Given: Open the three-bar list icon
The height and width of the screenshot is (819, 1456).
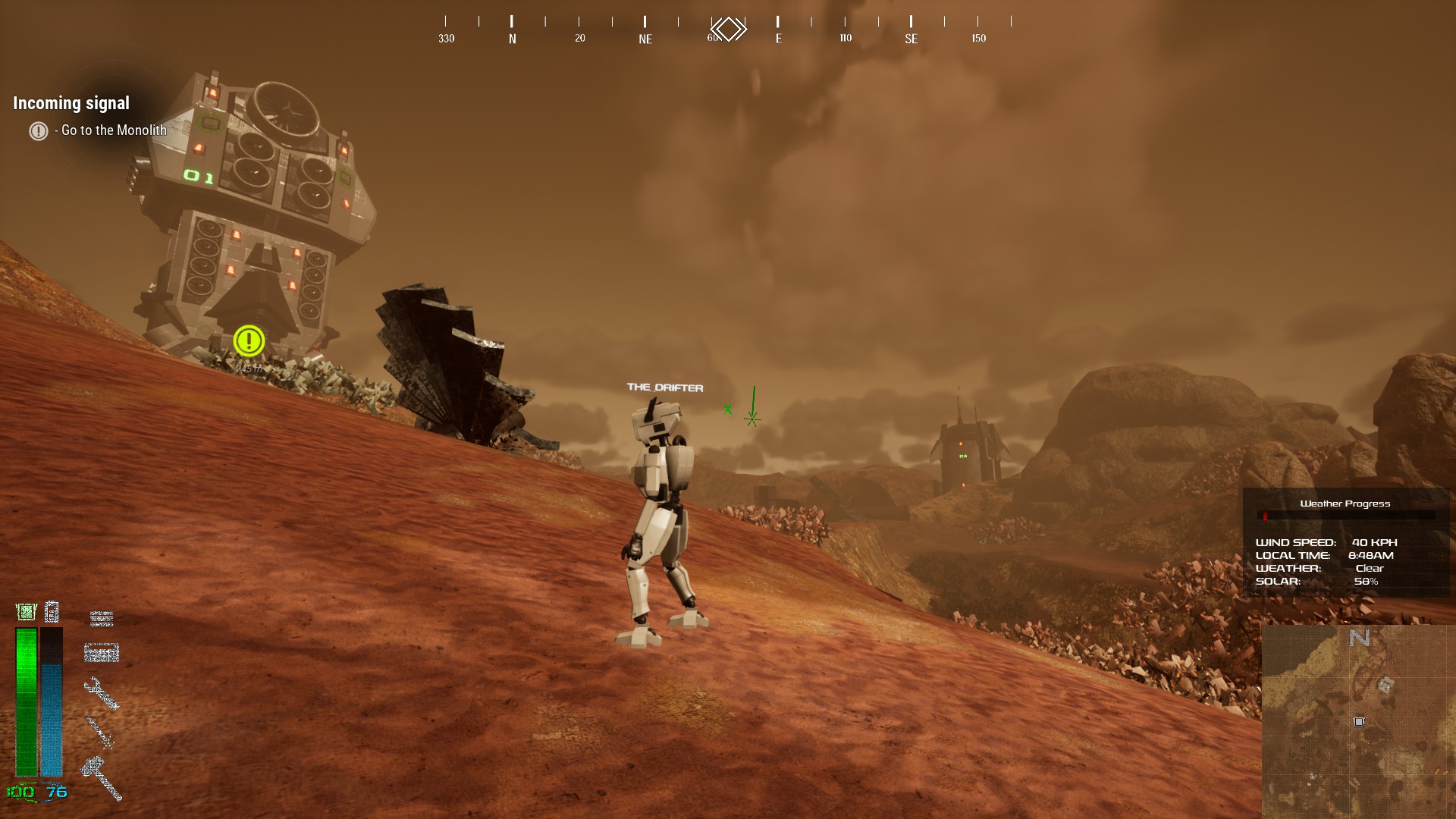Looking at the screenshot, I should coord(102,619).
